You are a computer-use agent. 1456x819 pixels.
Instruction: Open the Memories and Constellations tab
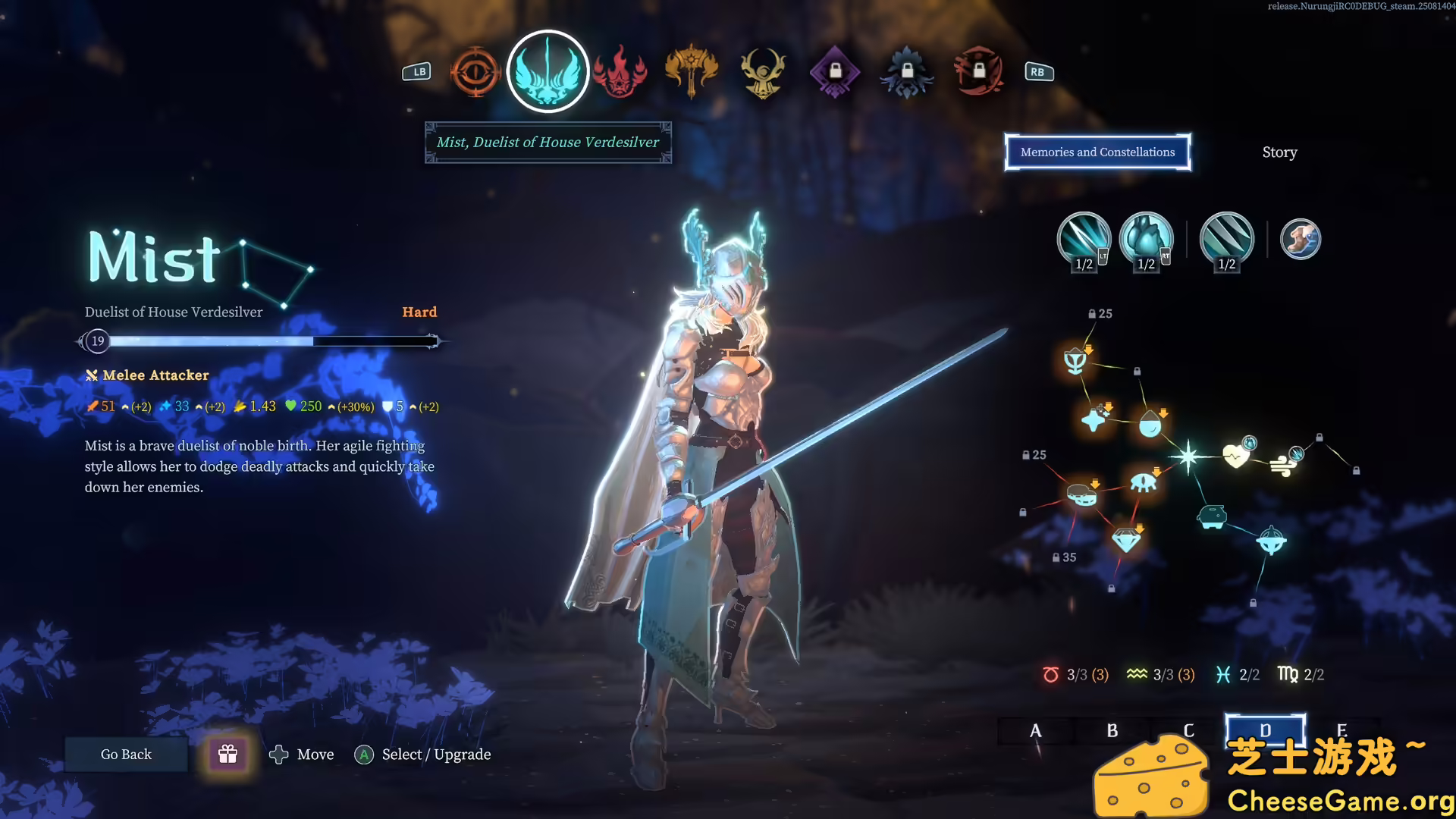[1097, 152]
